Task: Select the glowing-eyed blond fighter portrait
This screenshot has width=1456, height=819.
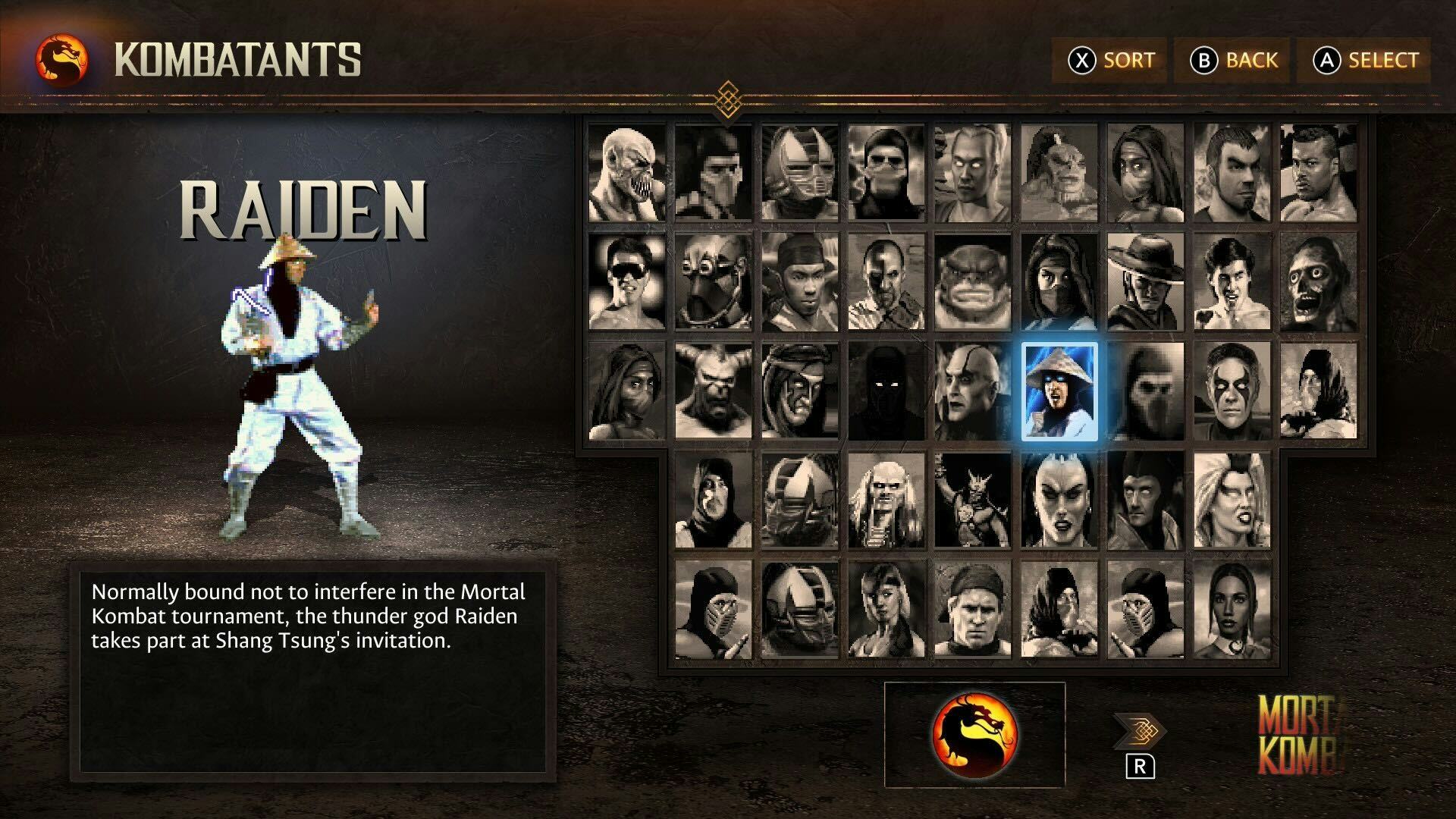Action: tap(973, 173)
